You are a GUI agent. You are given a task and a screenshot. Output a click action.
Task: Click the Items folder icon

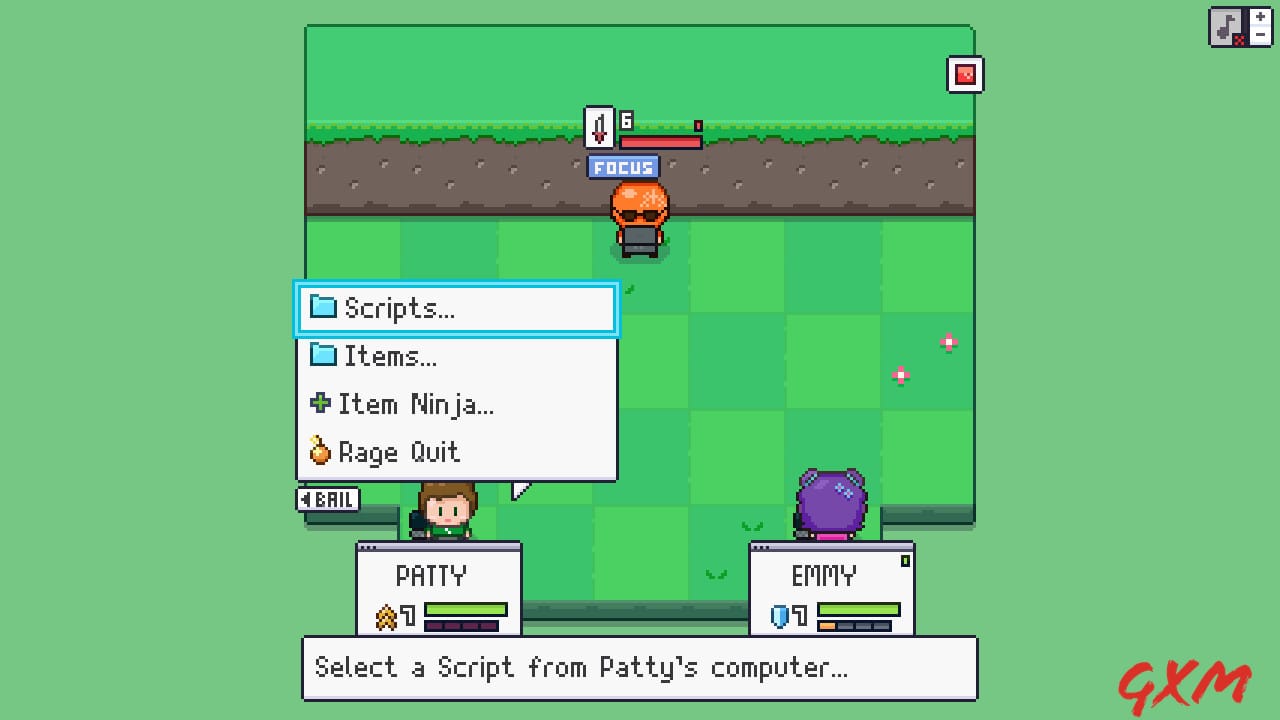(323, 356)
